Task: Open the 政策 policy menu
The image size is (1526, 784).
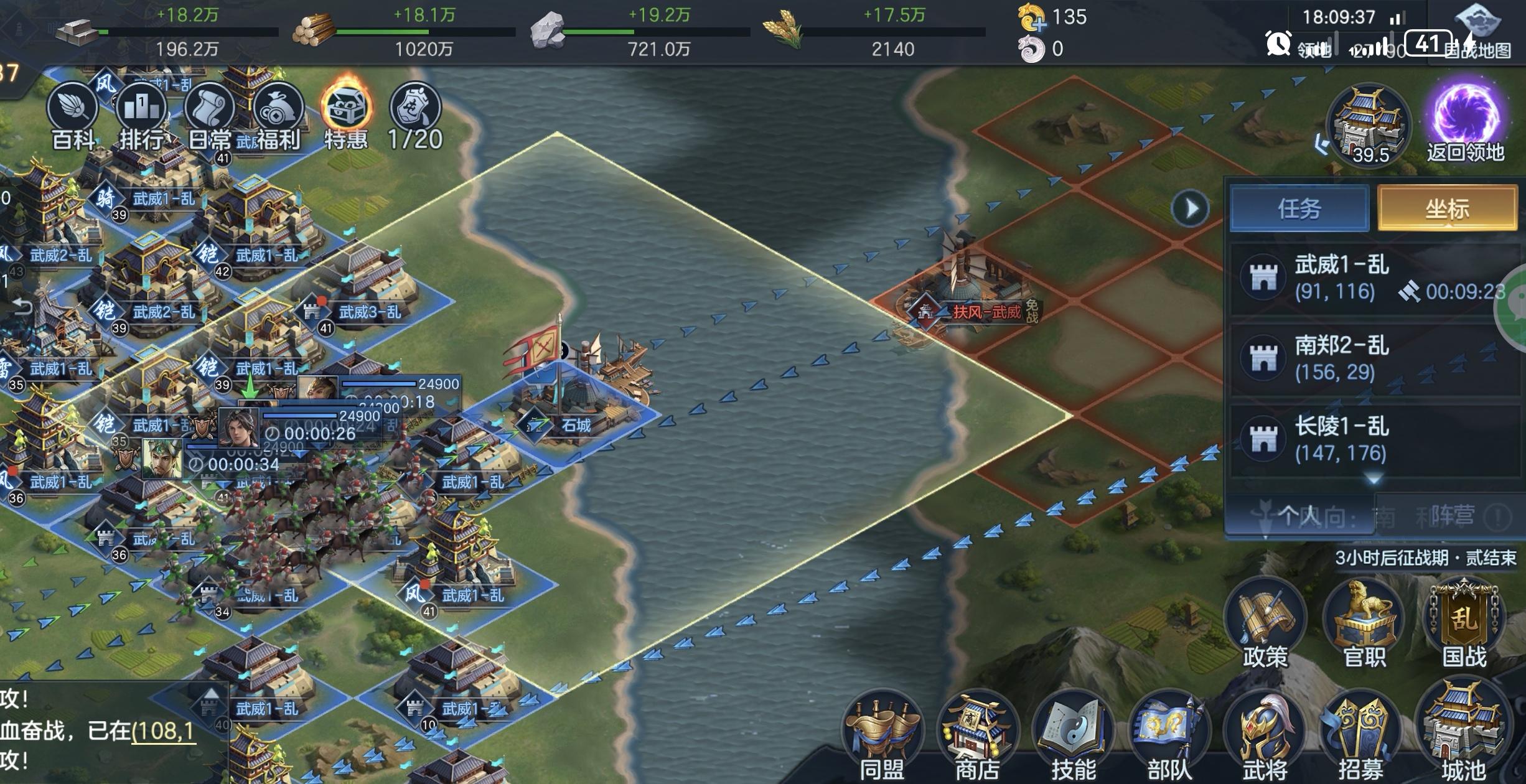Action: [x=1265, y=622]
